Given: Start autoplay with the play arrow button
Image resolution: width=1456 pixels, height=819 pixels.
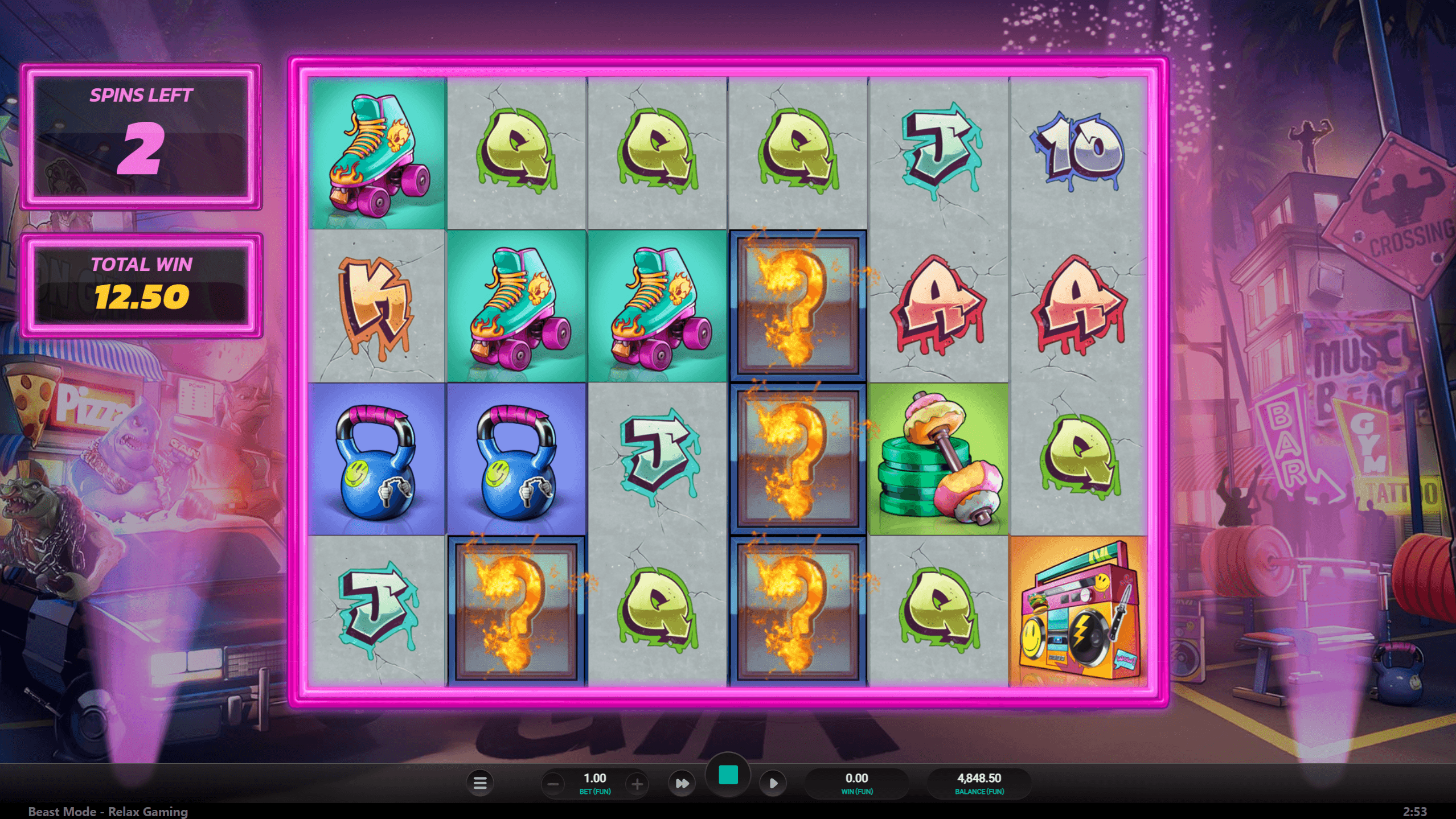Looking at the screenshot, I should (773, 784).
